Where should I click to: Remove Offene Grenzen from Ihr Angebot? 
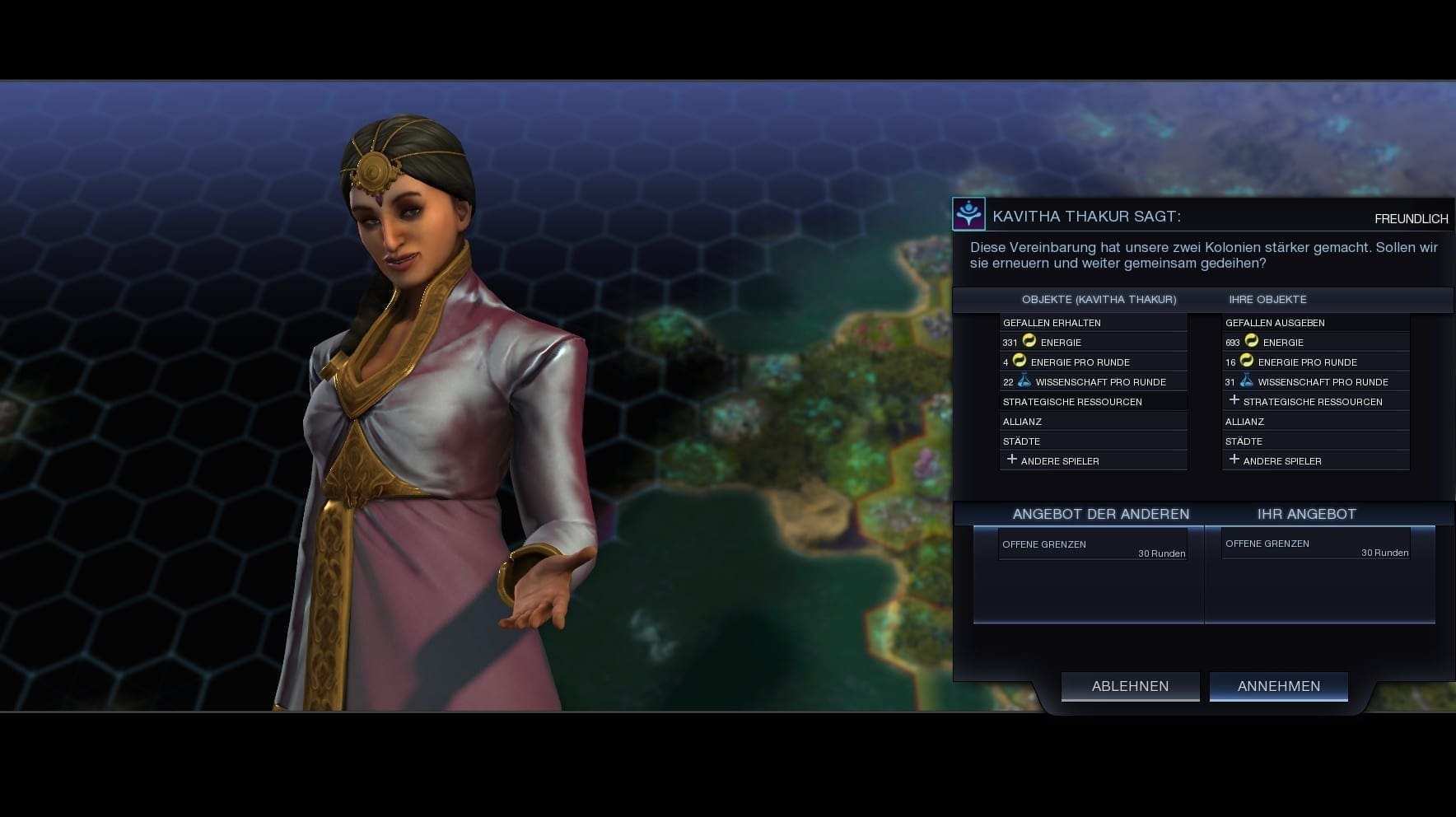pos(1315,546)
